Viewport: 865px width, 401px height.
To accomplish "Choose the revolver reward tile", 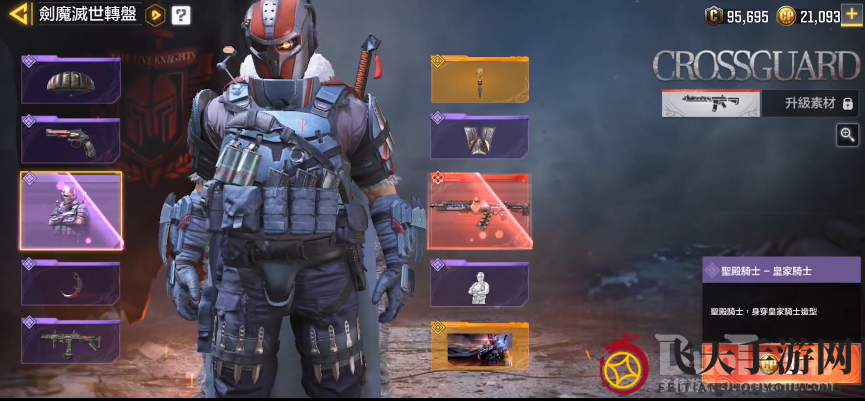I will 71,141.
